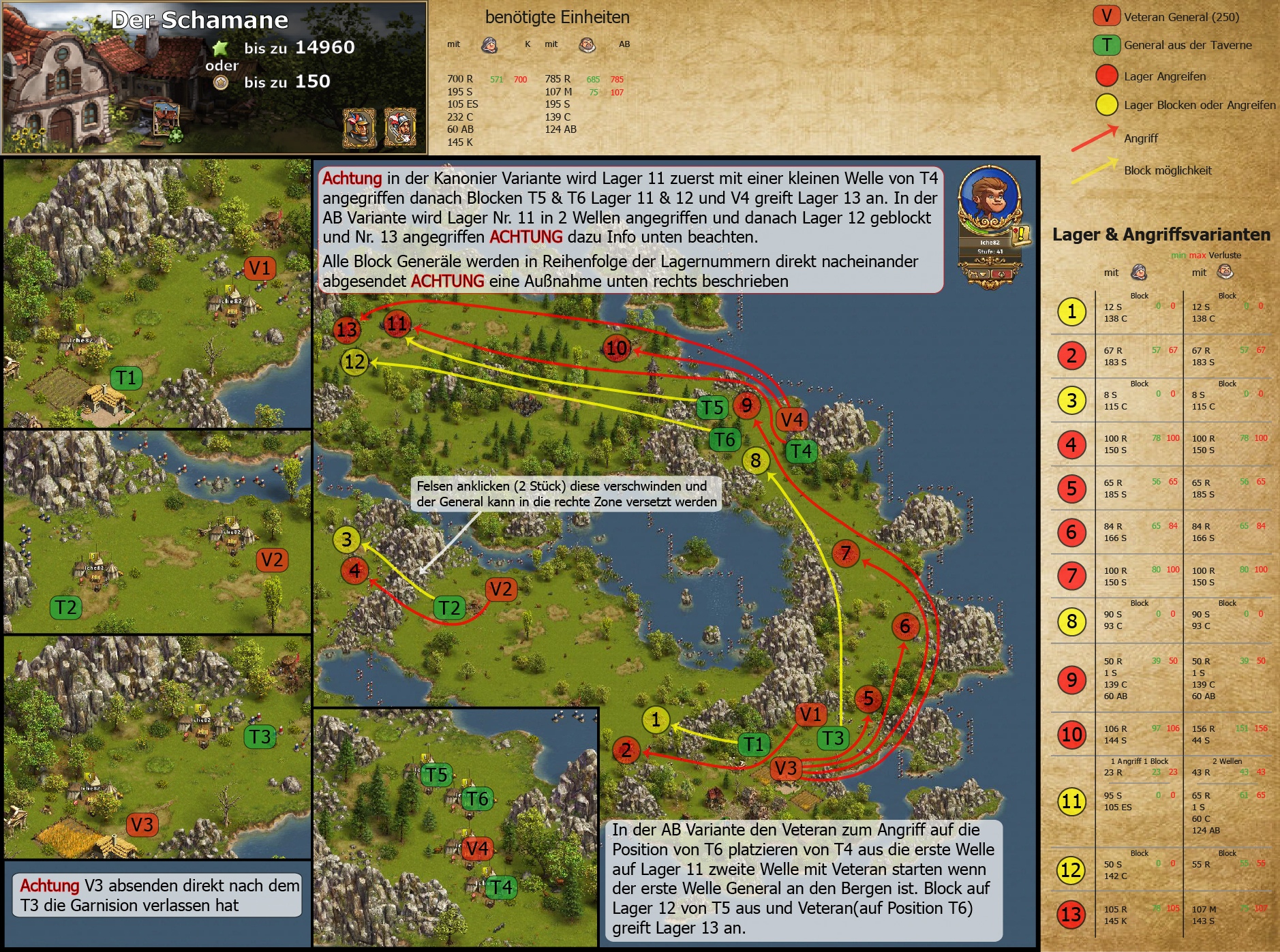Screen dimensions: 1280x952
Task: Select yellow camp 8 marker on the island map
Action: click(x=755, y=461)
